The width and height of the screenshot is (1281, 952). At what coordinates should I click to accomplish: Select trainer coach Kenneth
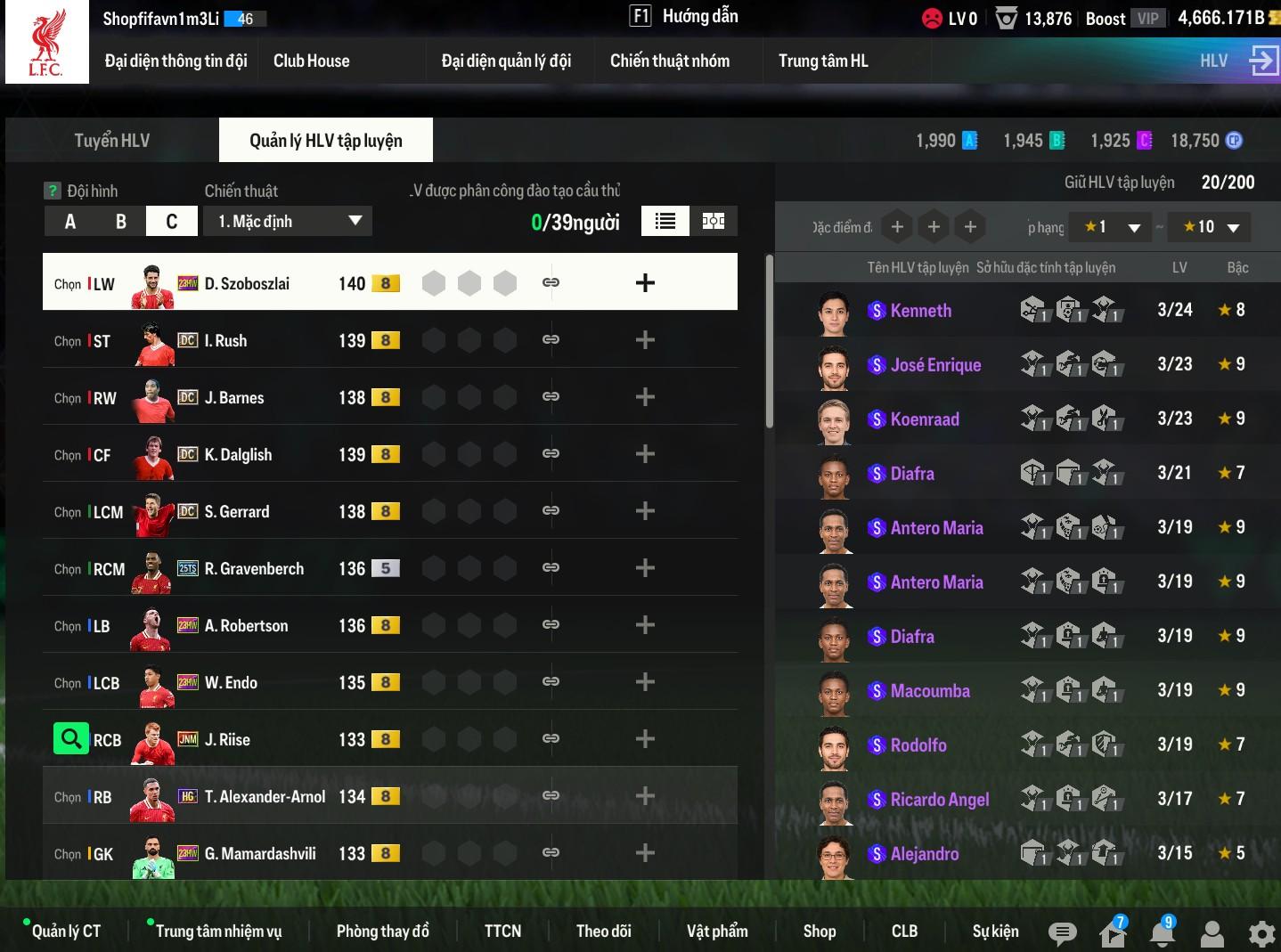(920, 311)
